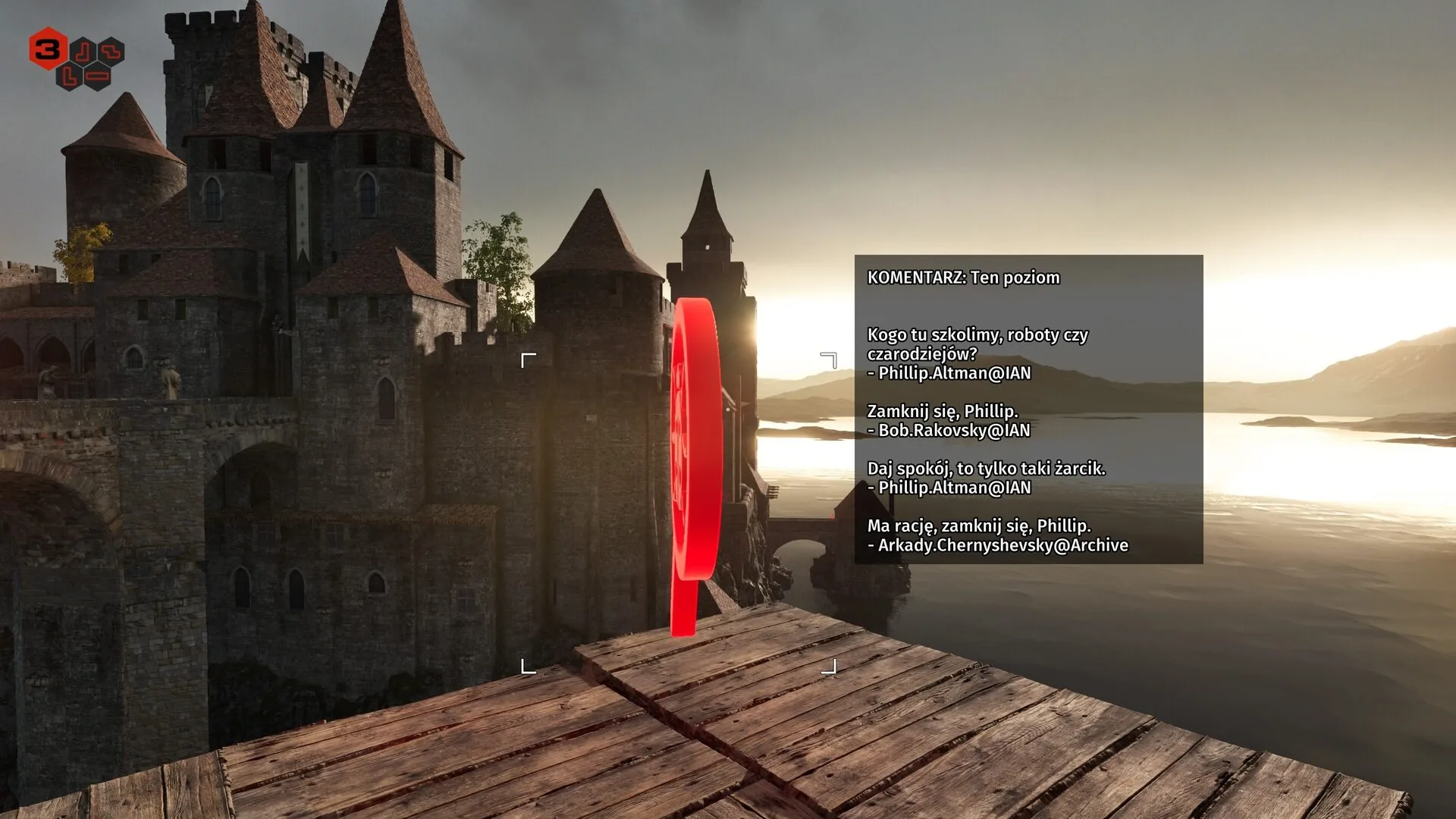Click the red hexagon showing the number 3
The width and height of the screenshot is (1456, 819).
(x=49, y=49)
